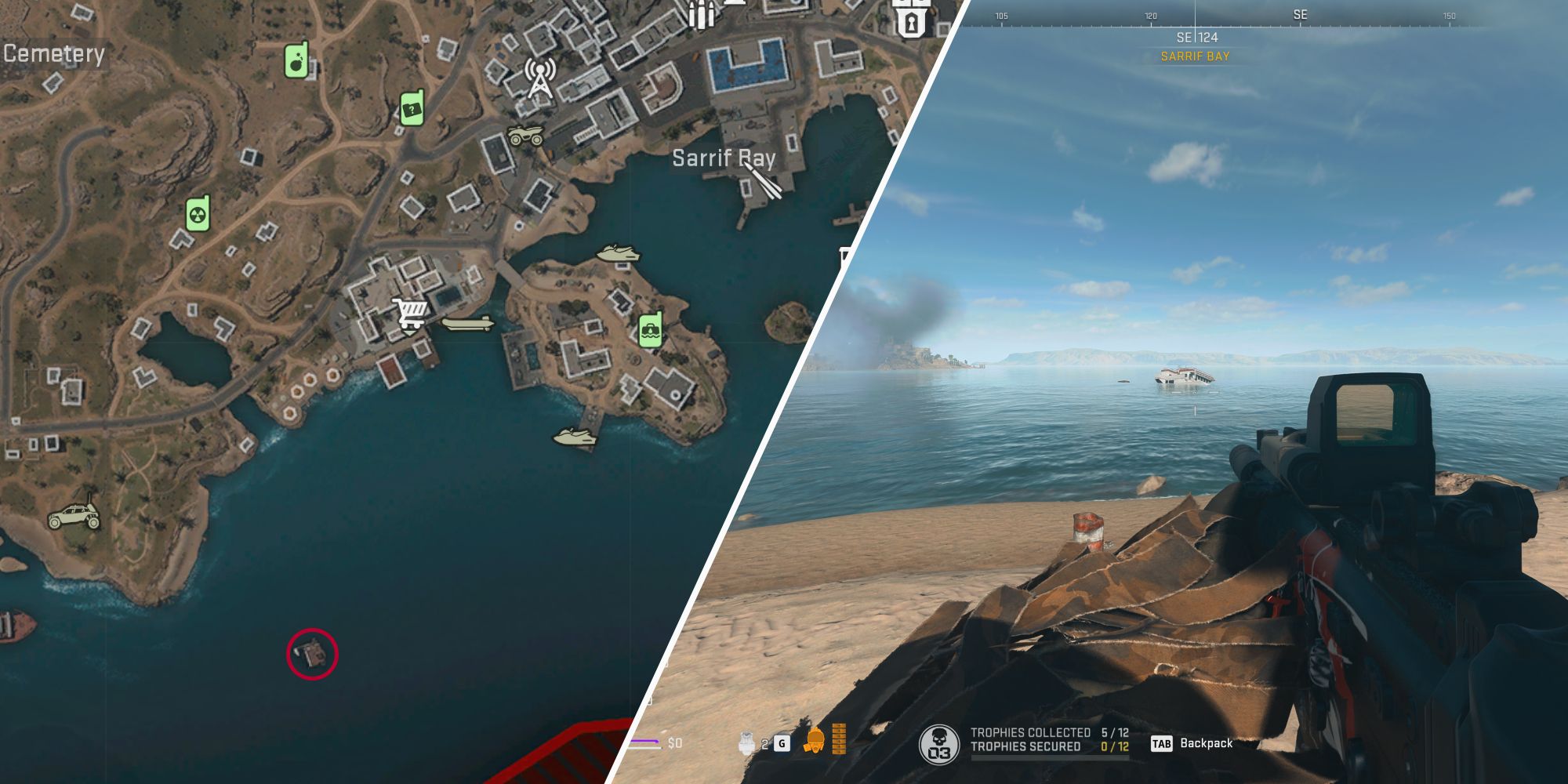Select the gas mask icon in the HUD
The width and height of the screenshot is (1568, 784).
pos(816,740)
